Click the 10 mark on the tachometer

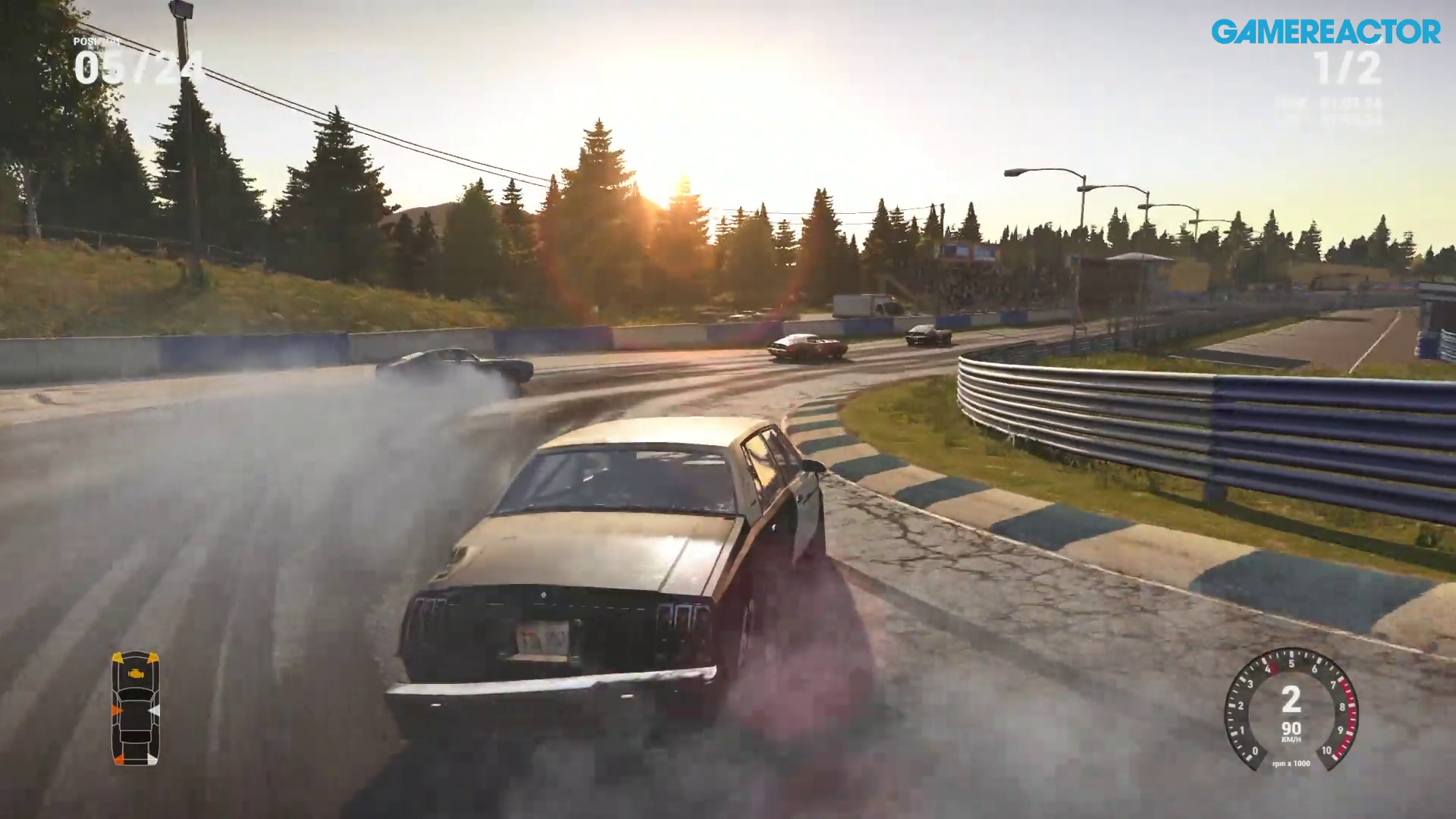[1327, 750]
